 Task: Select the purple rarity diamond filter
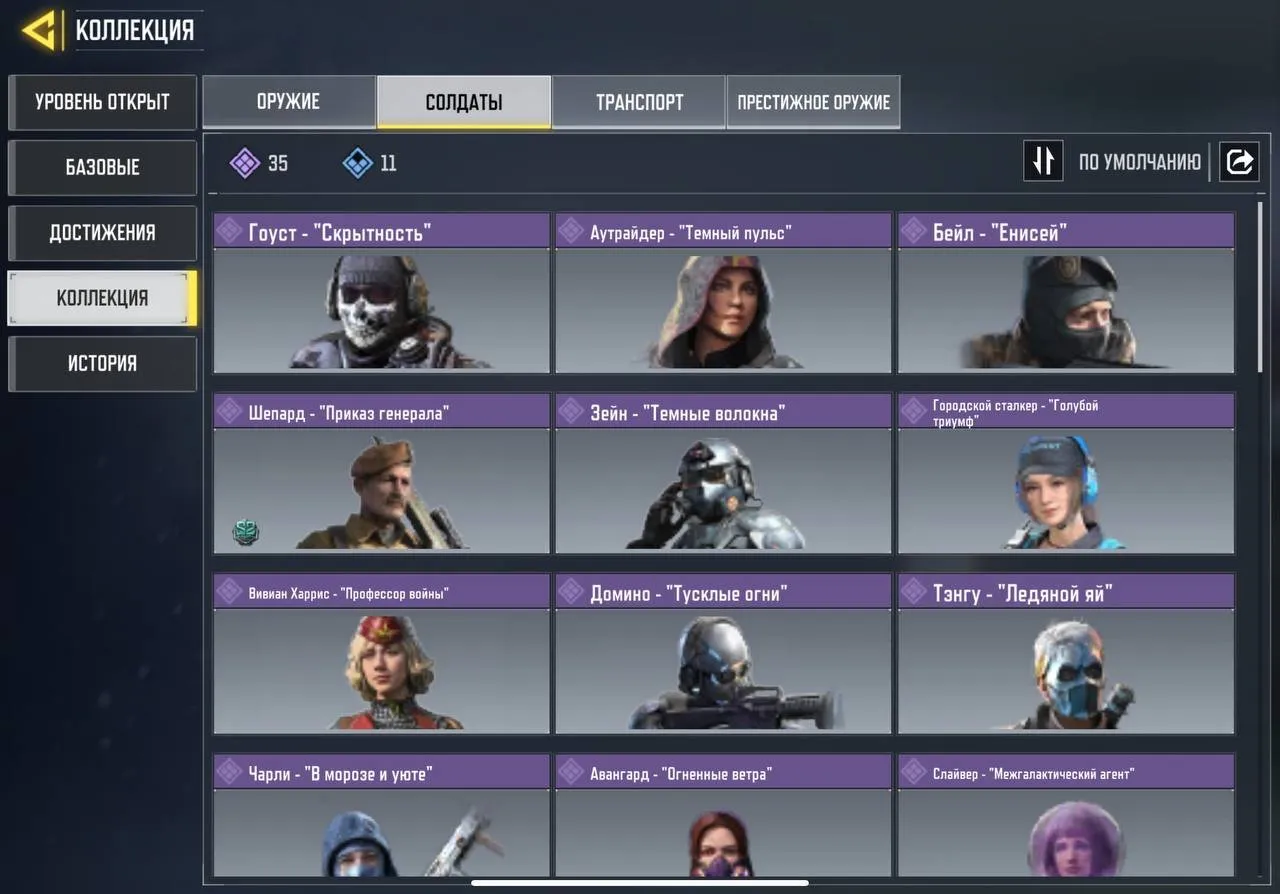point(247,163)
